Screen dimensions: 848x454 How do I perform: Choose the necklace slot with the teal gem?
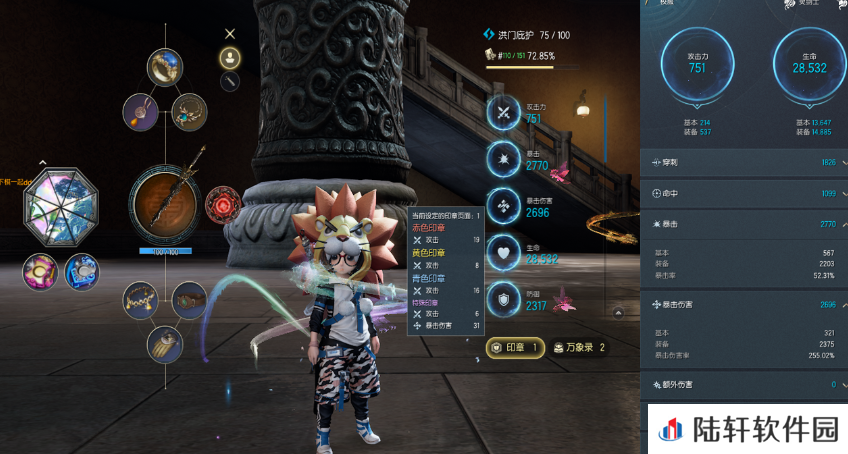[189, 111]
